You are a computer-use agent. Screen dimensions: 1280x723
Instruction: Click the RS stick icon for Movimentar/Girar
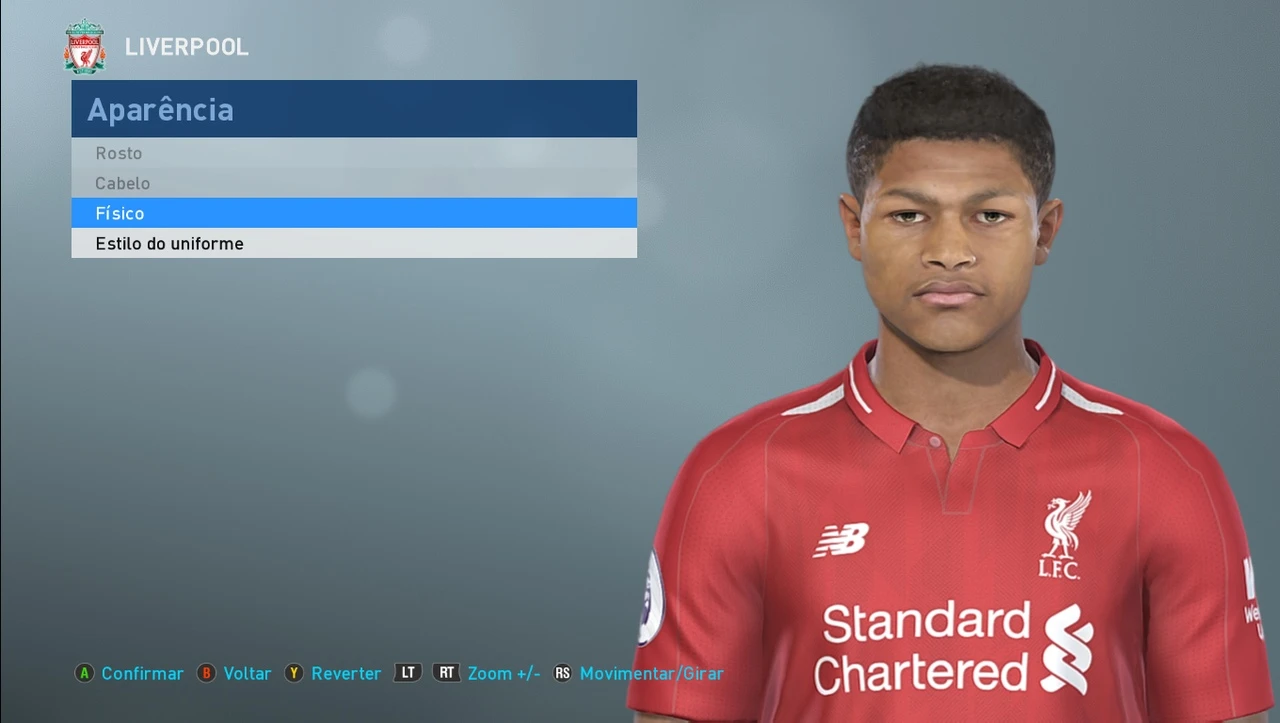tap(564, 673)
